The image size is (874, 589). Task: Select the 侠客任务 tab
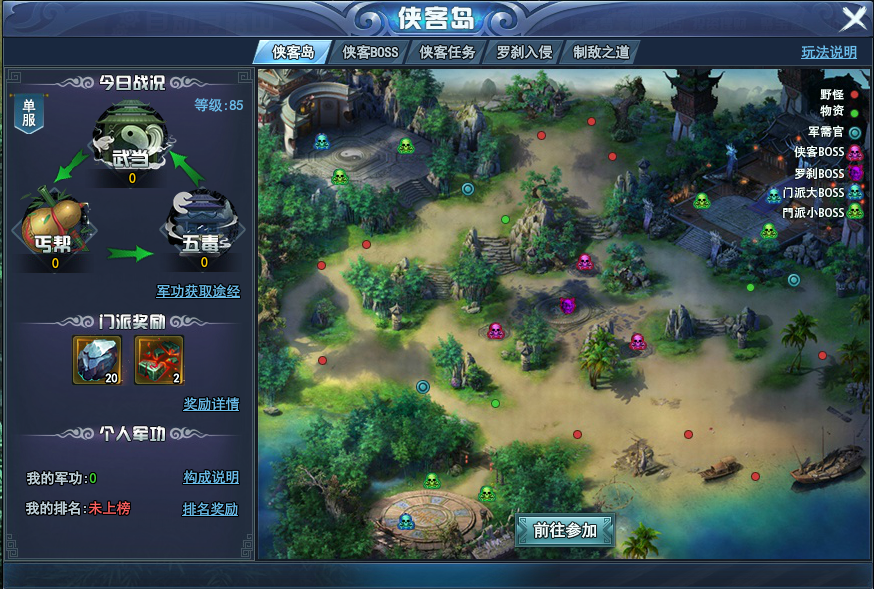pos(447,52)
